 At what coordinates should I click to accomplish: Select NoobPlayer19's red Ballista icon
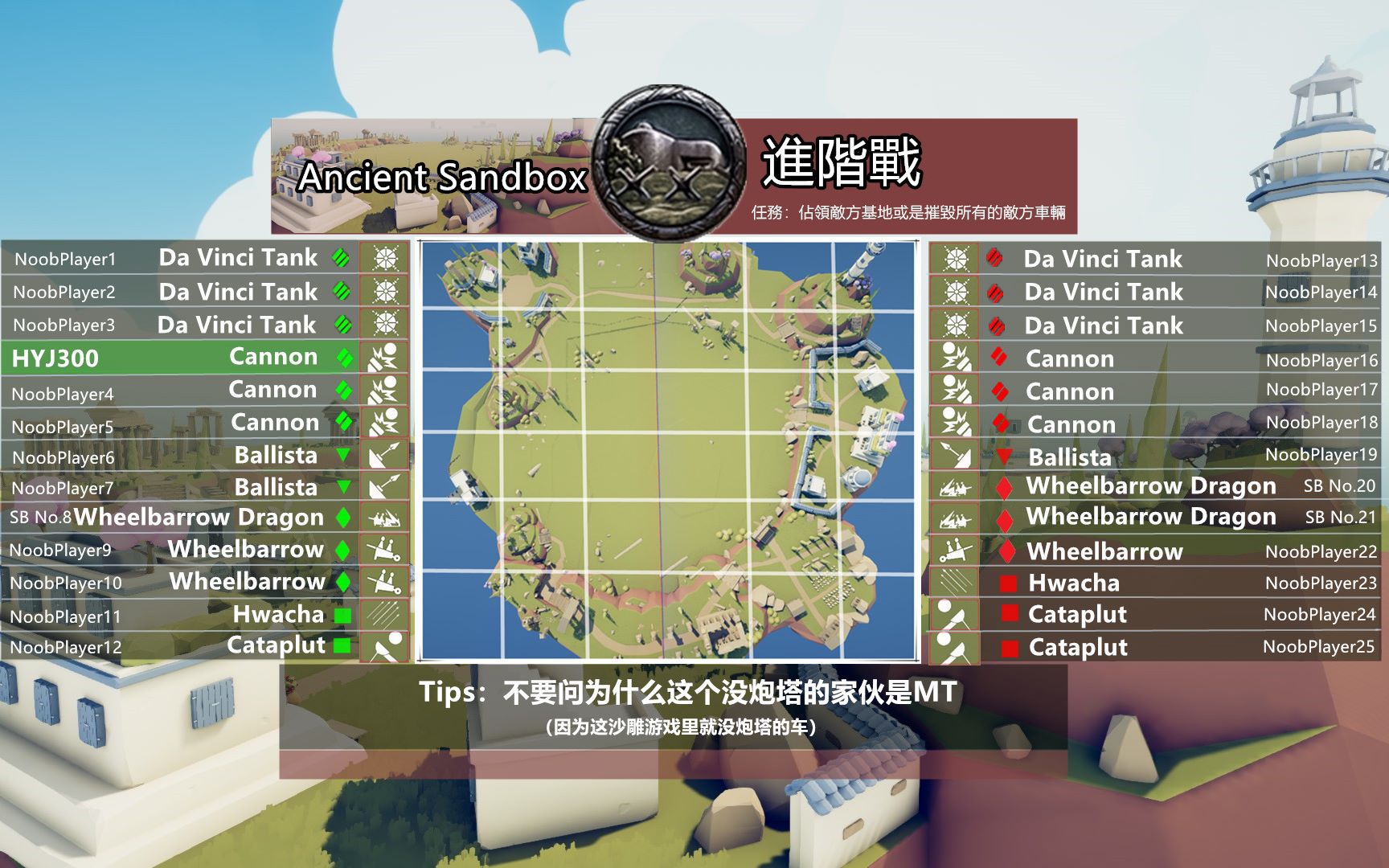(956, 456)
